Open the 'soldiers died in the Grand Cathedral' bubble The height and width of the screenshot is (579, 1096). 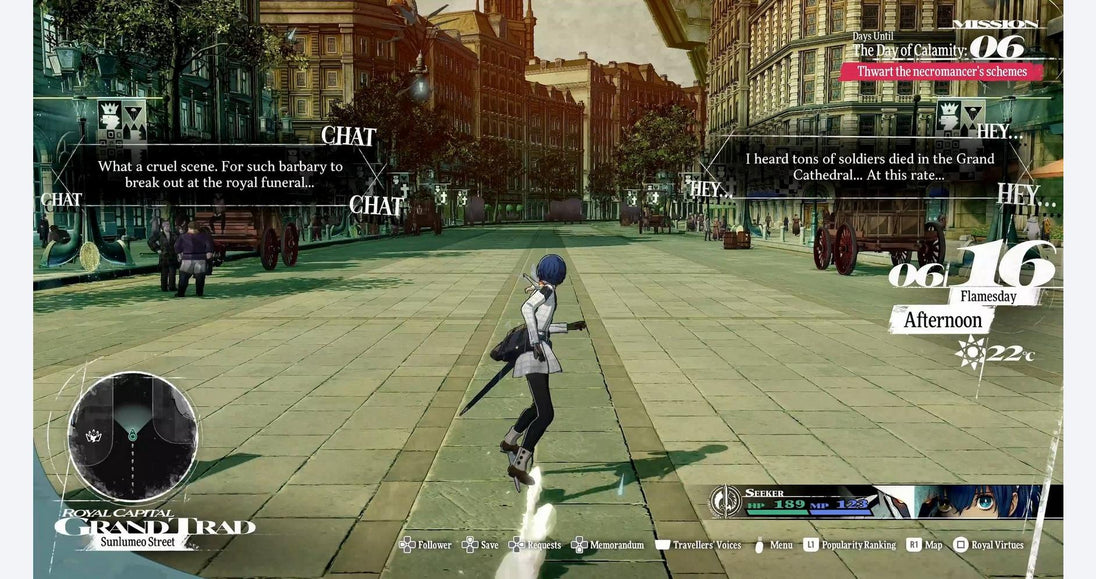click(869, 167)
